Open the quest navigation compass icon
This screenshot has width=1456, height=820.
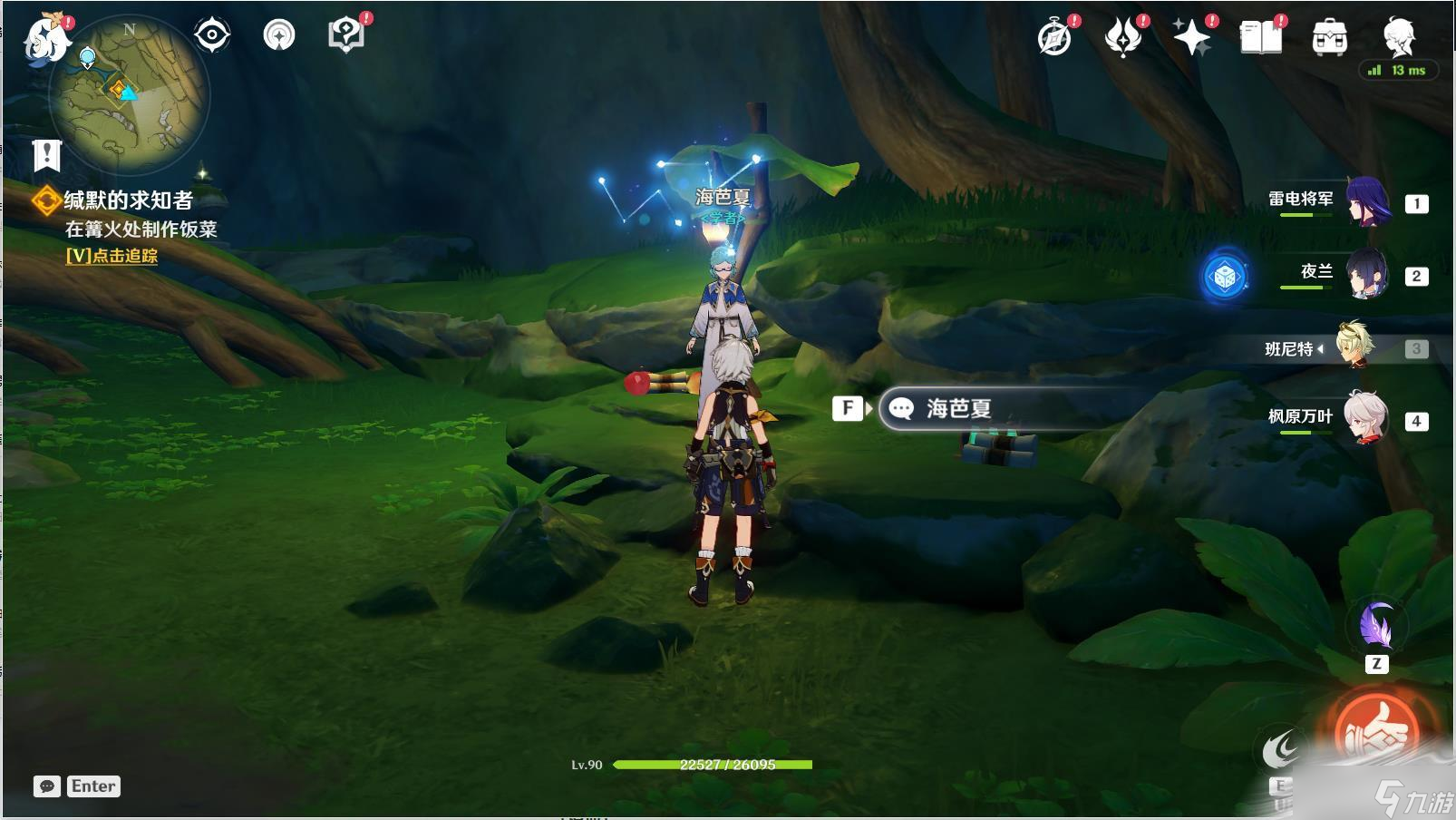point(279,35)
